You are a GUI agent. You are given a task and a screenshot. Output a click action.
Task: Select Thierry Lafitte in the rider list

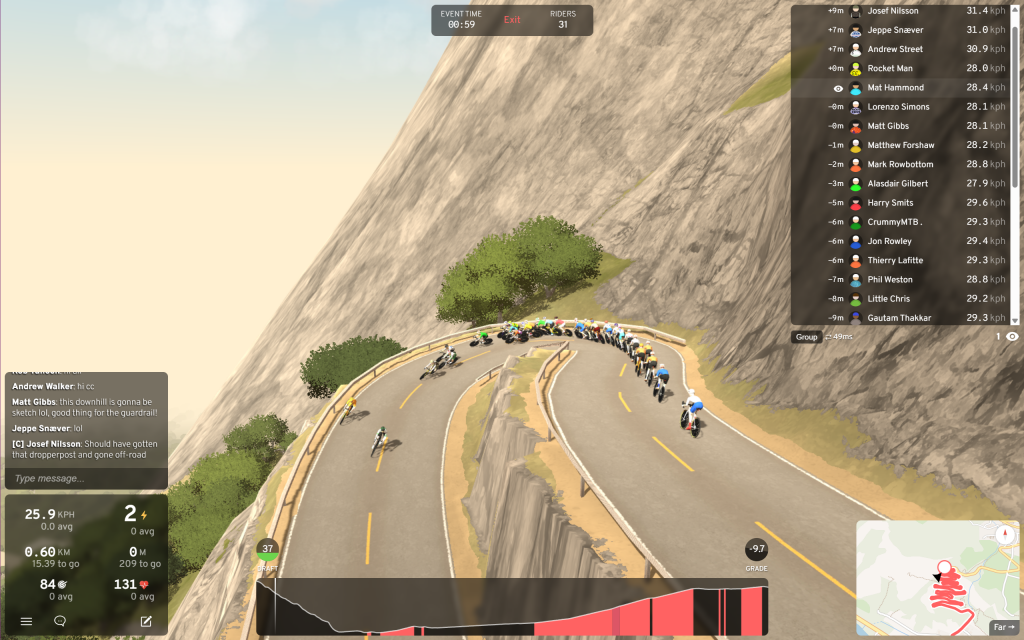point(895,260)
